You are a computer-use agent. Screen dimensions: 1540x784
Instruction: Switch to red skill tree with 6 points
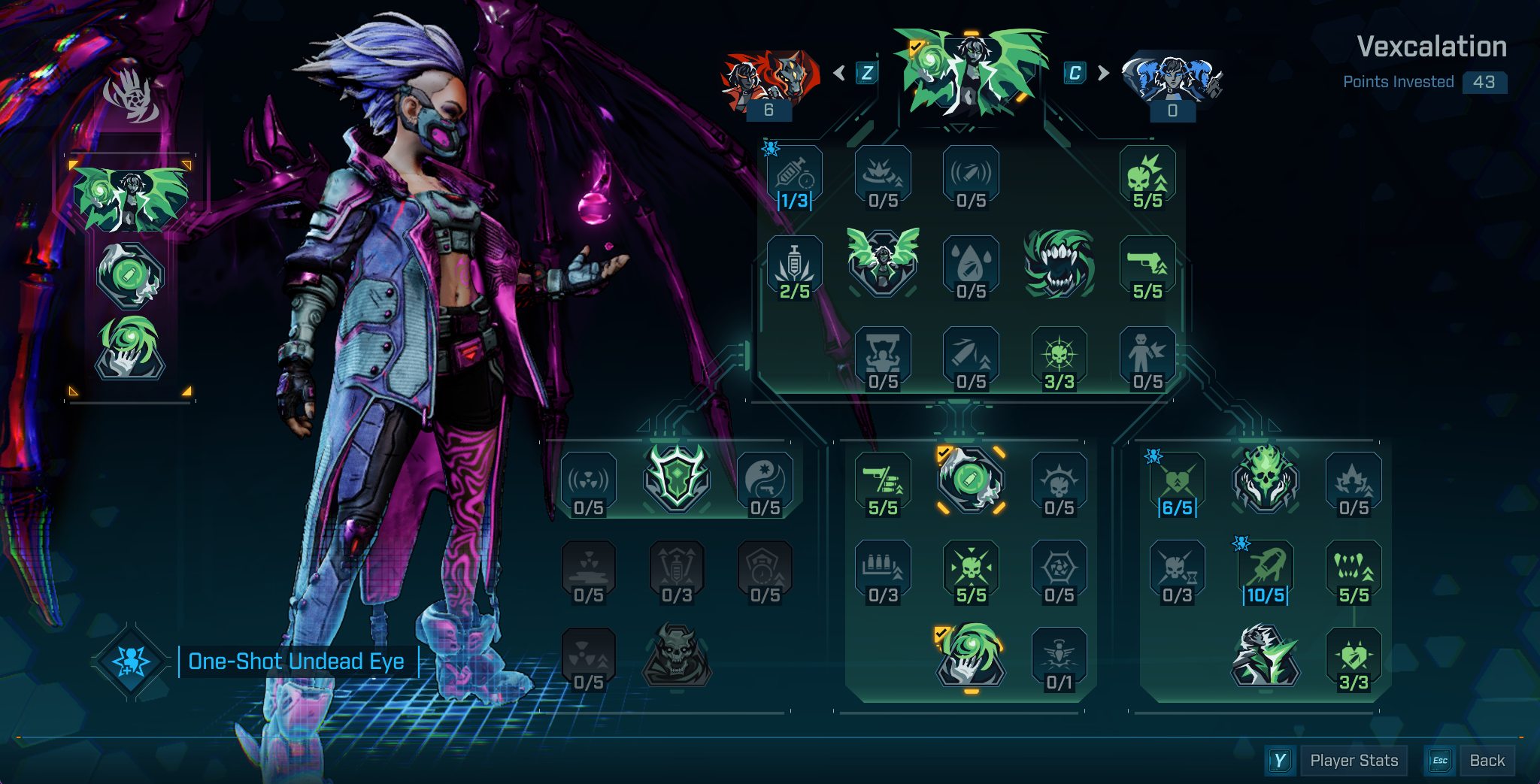769,80
